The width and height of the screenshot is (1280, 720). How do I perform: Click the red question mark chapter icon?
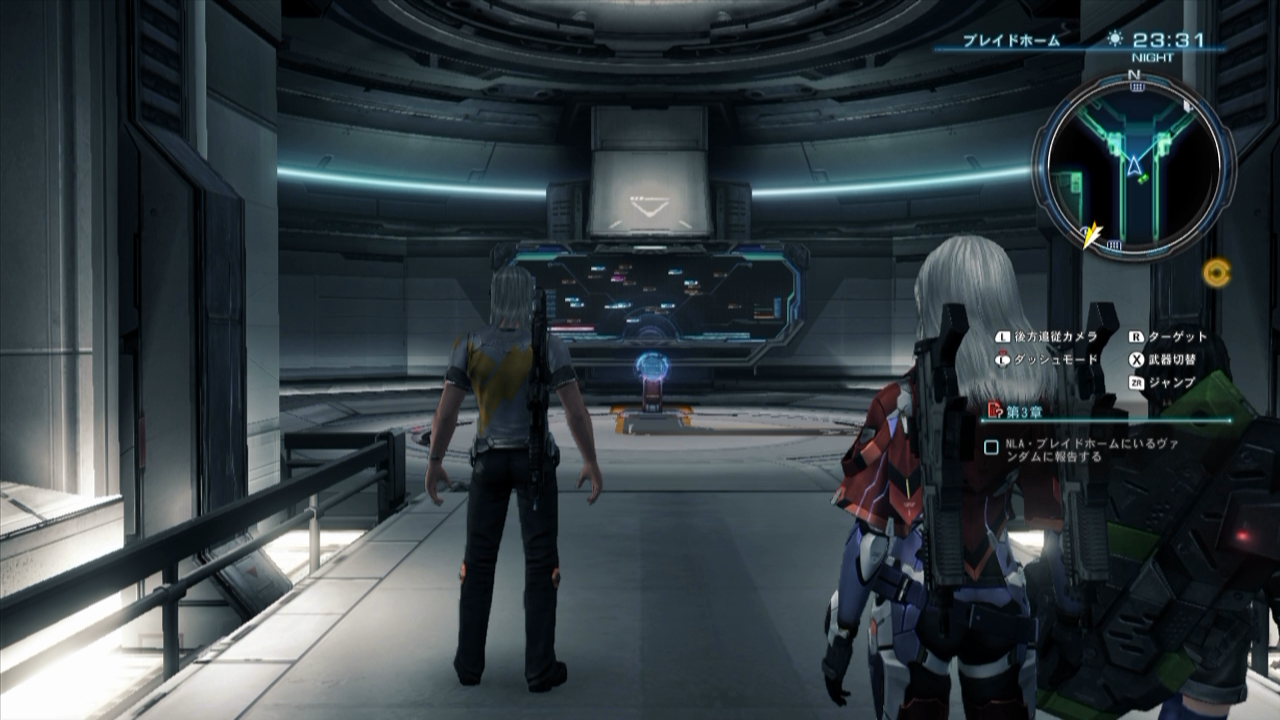(993, 410)
